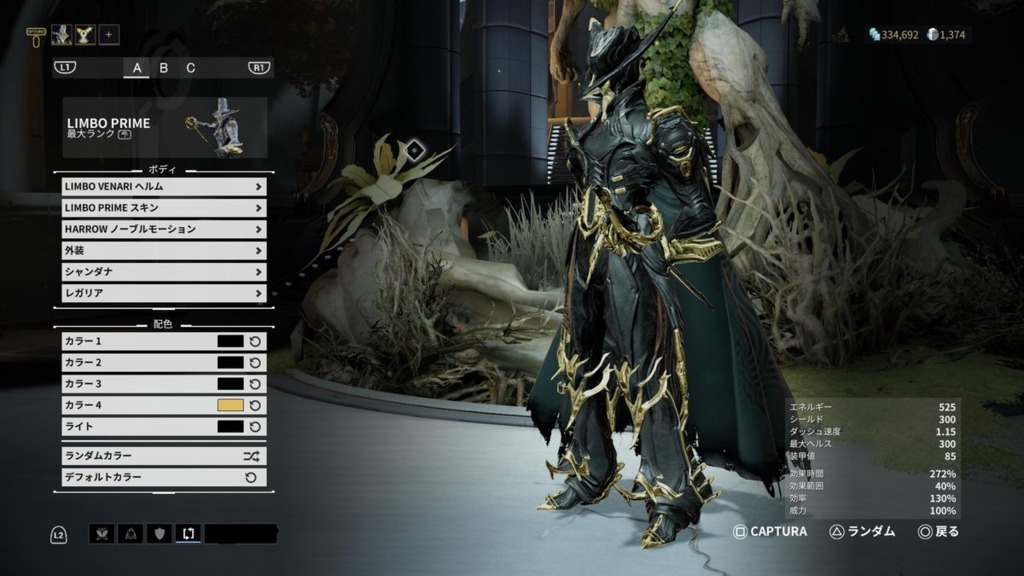Switch to appearance config B tab
The width and height of the screenshot is (1024, 576).
tap(164, 68)
